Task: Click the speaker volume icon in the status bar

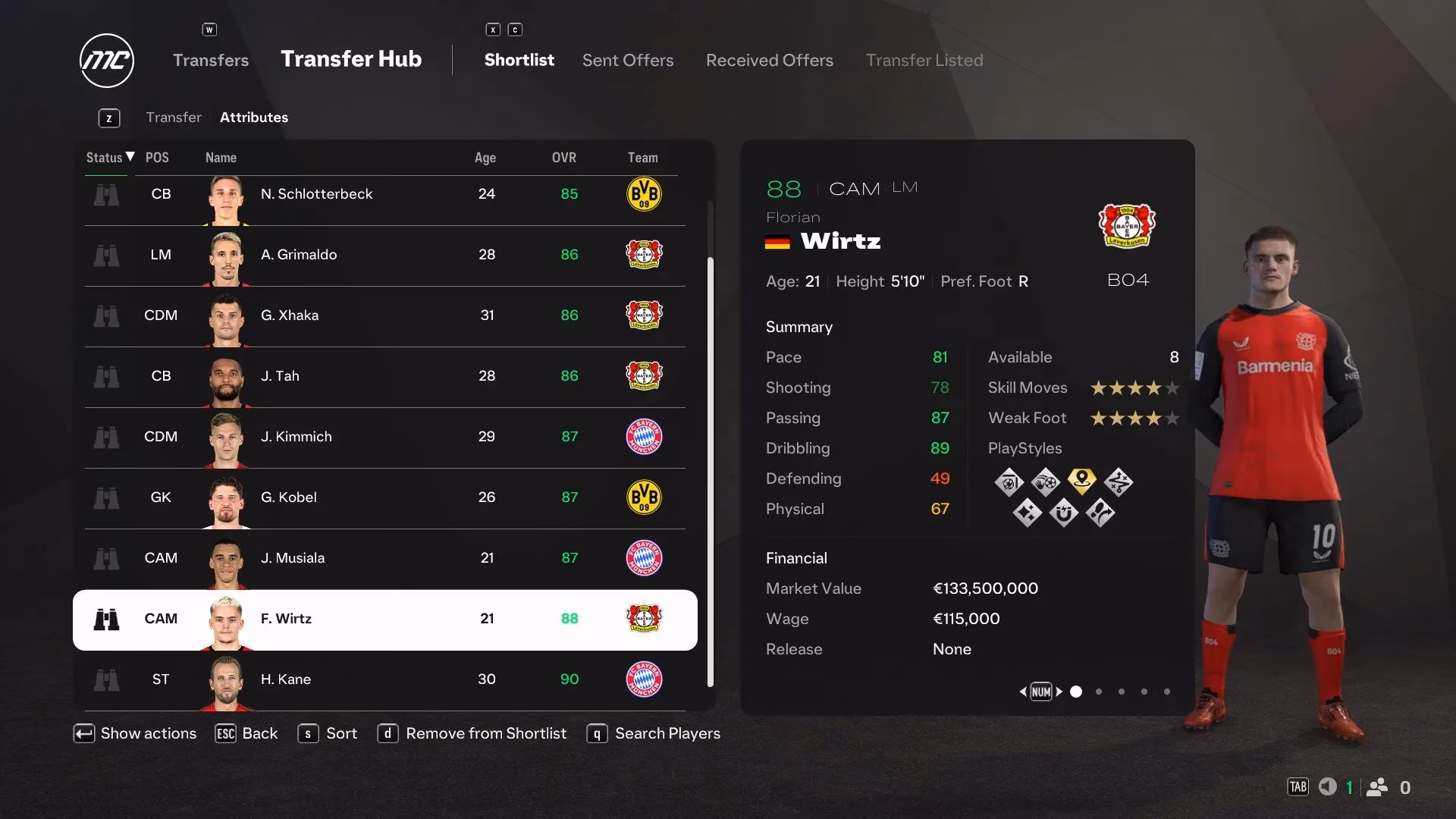Action: tap(1328, 787)
